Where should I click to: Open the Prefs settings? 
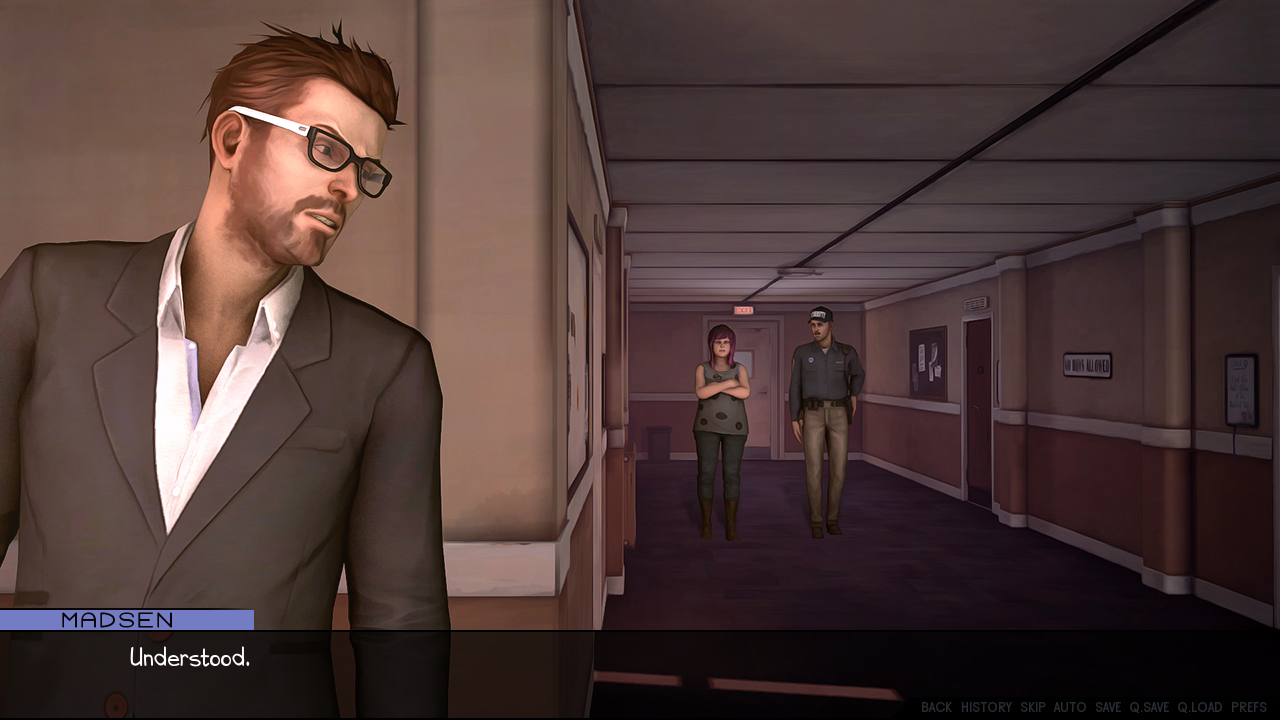click(x=1249, y=707)
